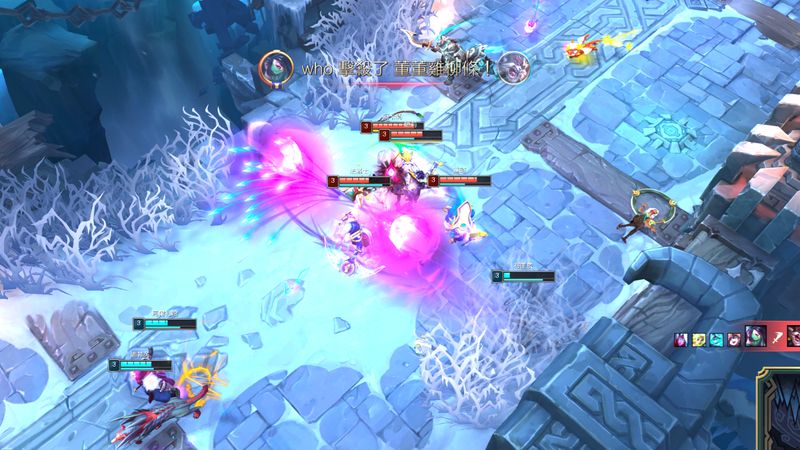Click the gold-ringed killer portrait in kill announcement
The image size is (800, 450).
270,68
